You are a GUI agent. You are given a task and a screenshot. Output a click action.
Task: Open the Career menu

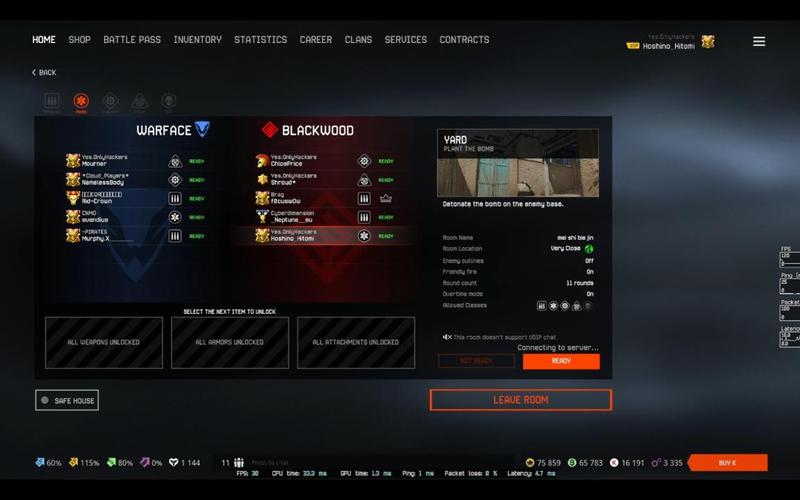click(316, 40)
